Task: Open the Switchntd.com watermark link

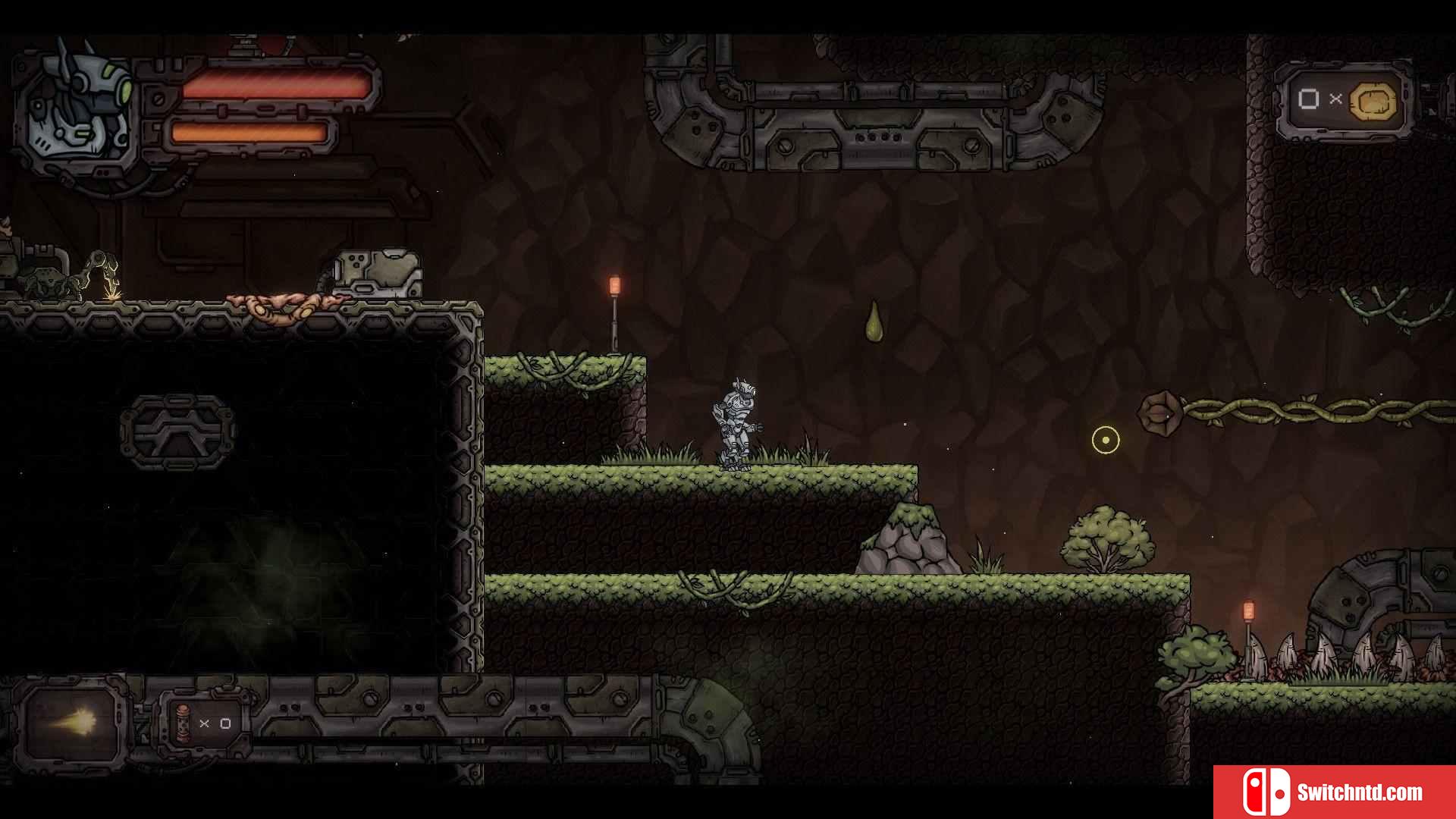Action: tap(1334, 792)
